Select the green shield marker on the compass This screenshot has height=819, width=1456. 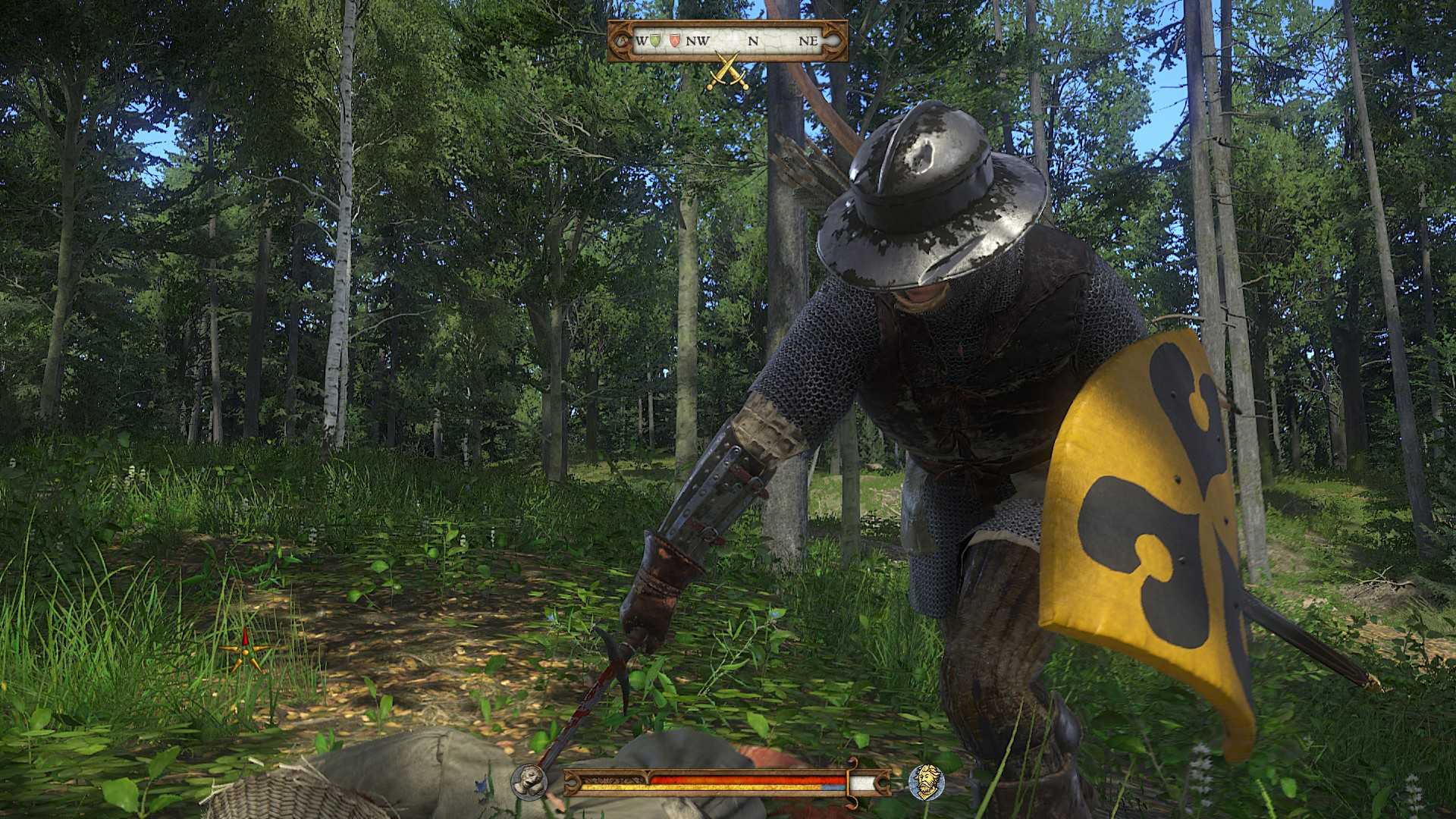(657, 41)
